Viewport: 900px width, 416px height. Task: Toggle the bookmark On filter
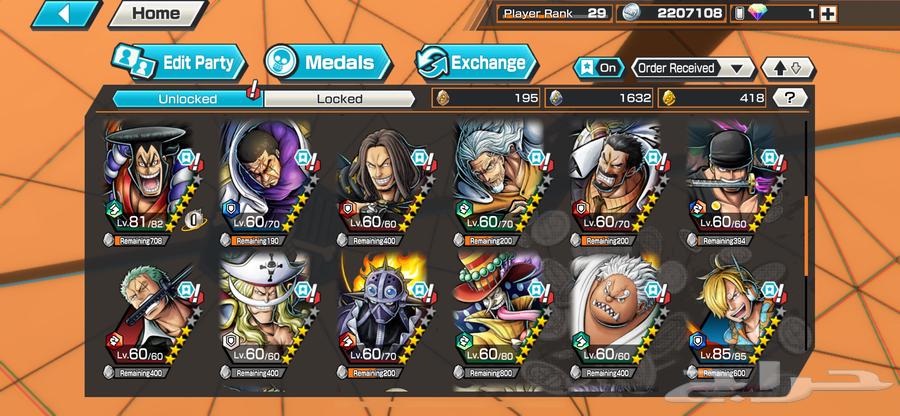pyautogui.click(x=598, y=68)
